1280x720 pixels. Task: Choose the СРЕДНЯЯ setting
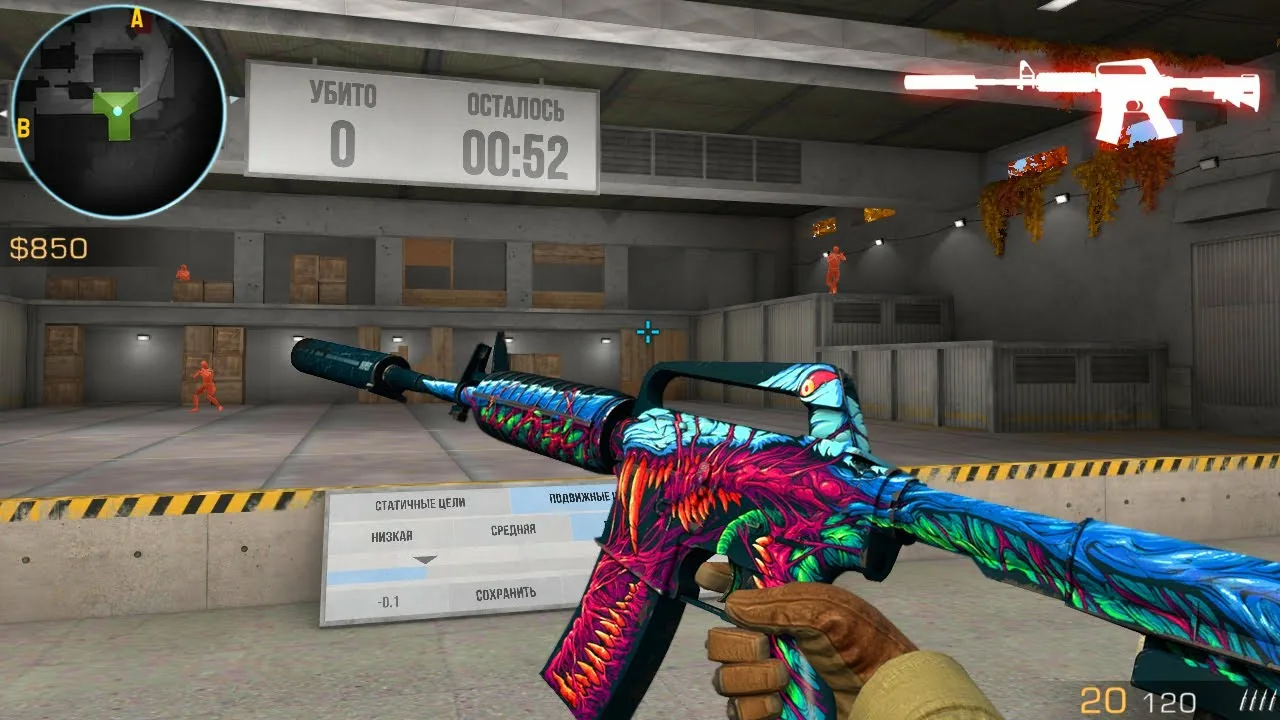tap(513, 530)
